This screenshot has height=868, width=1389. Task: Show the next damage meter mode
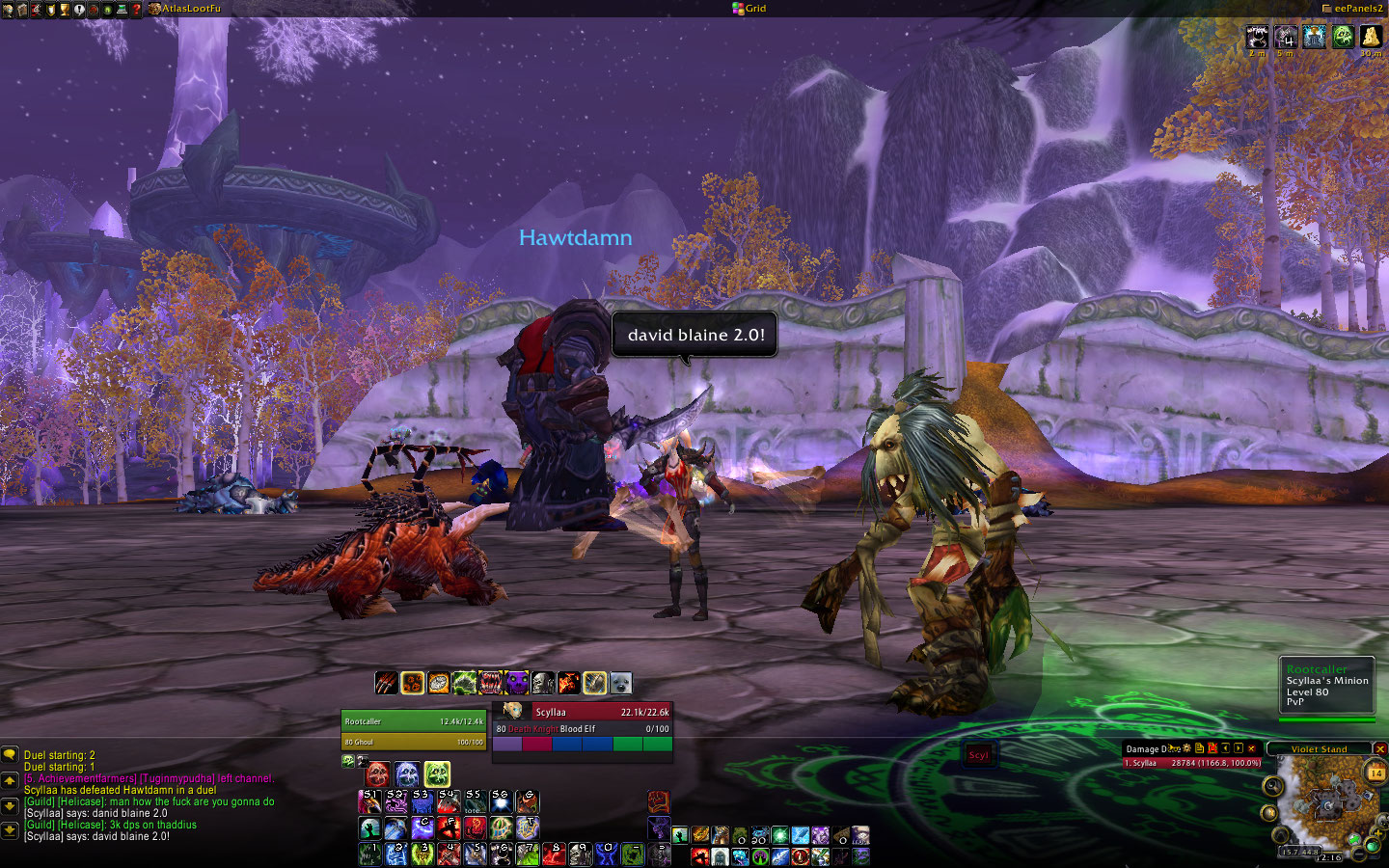[x=1239, y=748]
